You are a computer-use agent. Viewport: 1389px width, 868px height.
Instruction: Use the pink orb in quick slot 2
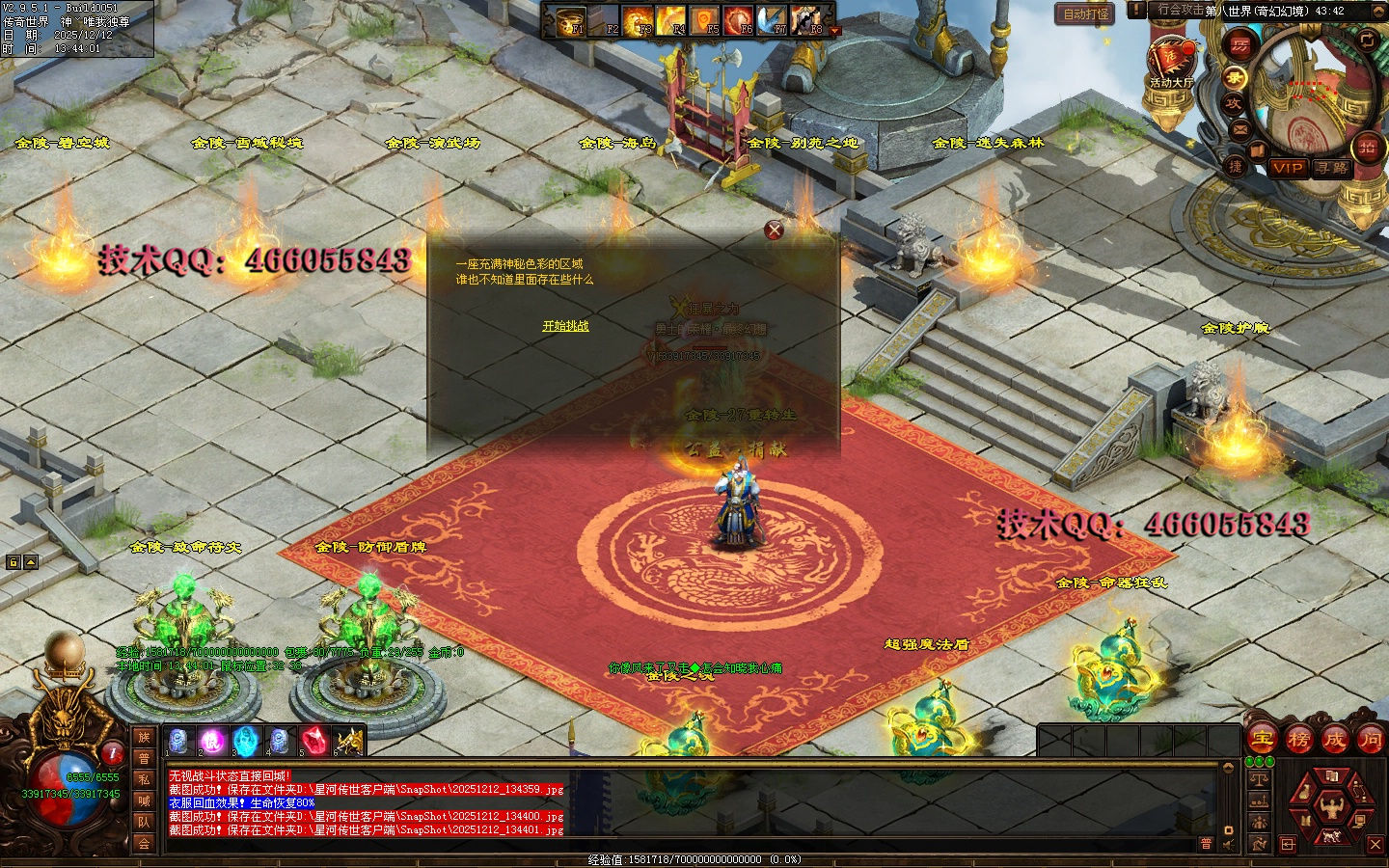coord(211,741)
